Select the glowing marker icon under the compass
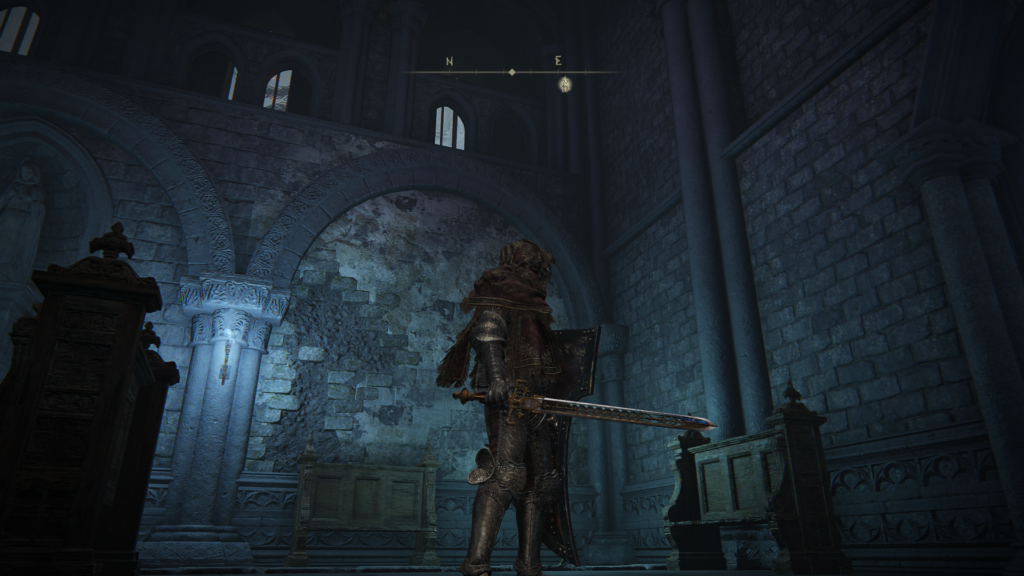1024x576 pixels. [564, 85]
